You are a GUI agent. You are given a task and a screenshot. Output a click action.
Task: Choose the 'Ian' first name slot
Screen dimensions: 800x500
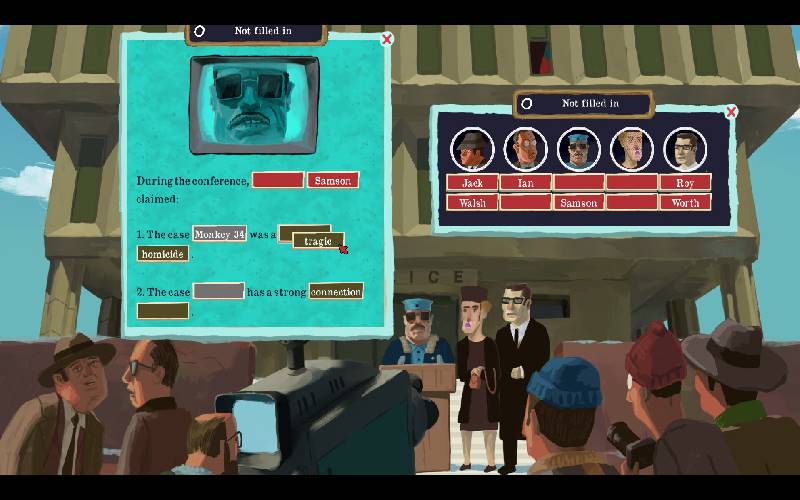coord(525,183)
